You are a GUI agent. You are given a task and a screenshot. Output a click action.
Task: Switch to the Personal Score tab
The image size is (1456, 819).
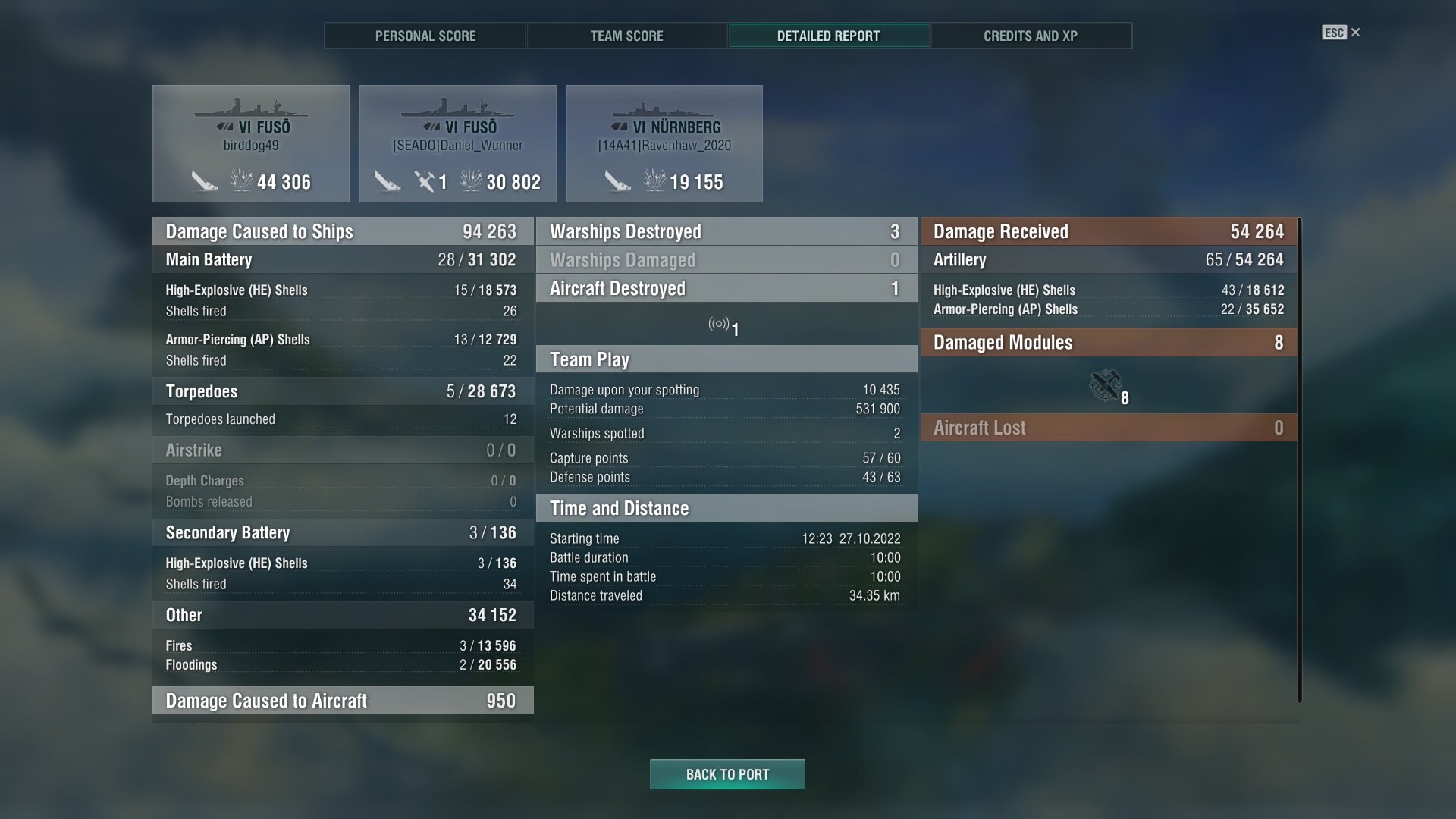[425, 36]
